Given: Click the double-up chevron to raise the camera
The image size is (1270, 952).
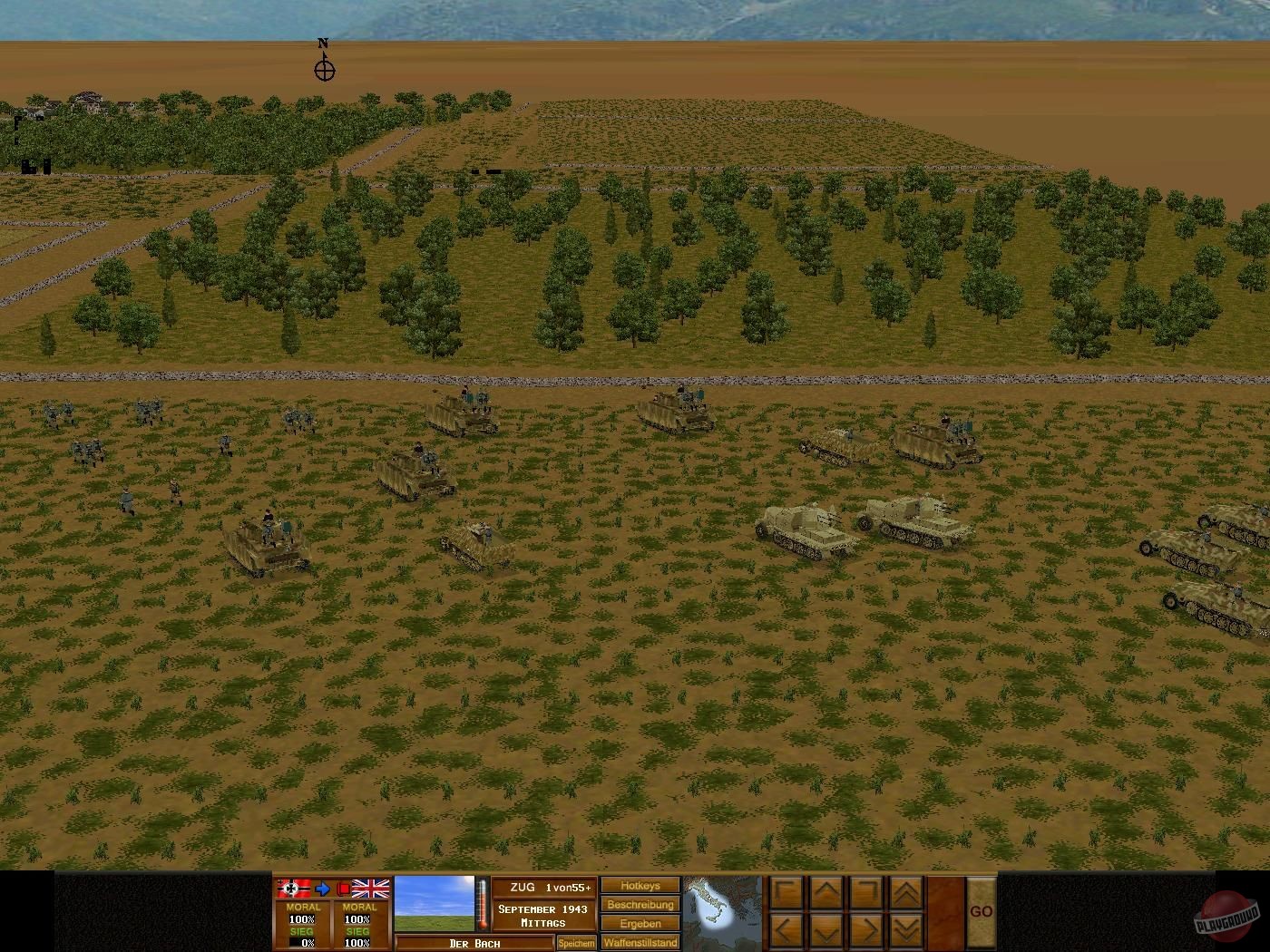Looking at the screenshot, I should point(905,893).
